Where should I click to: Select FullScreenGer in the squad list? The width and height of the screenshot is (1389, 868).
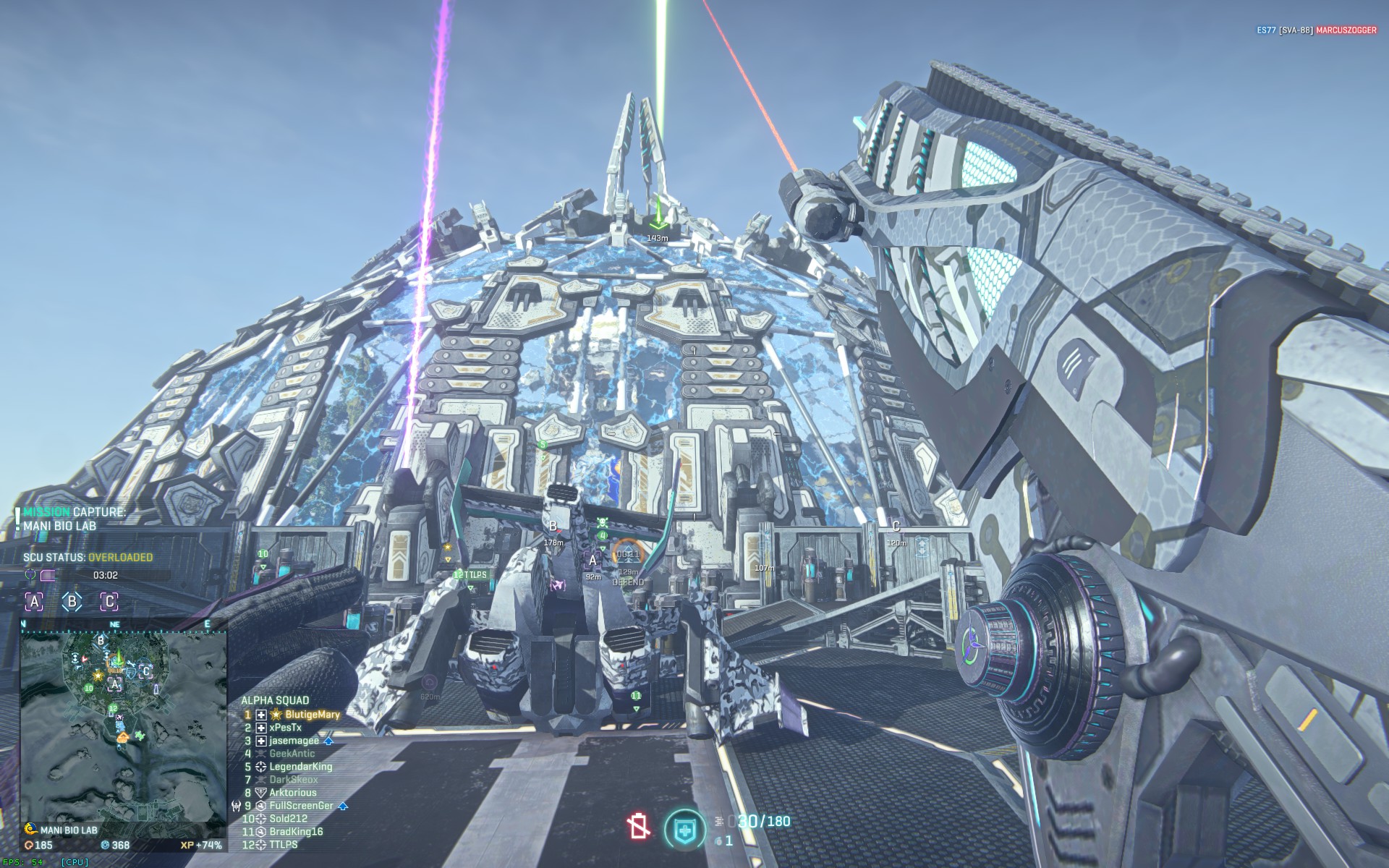click(x=301, y=806)
